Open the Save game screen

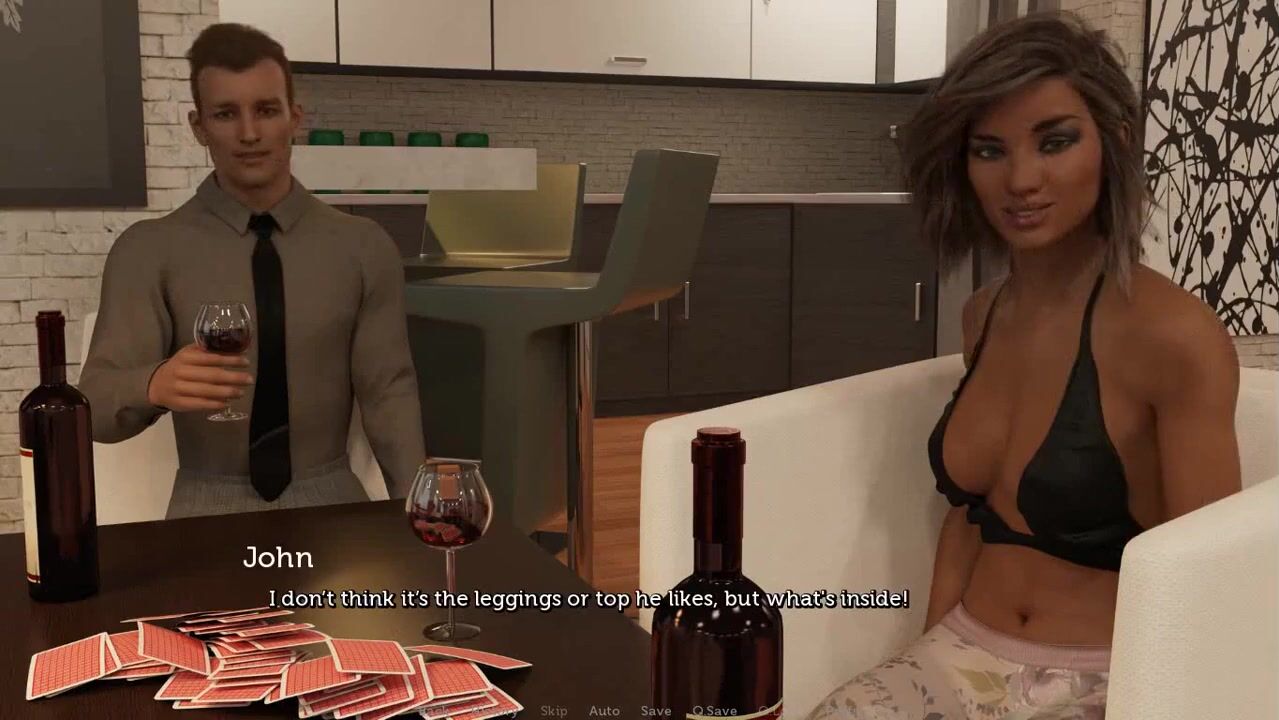click(656, 711)
